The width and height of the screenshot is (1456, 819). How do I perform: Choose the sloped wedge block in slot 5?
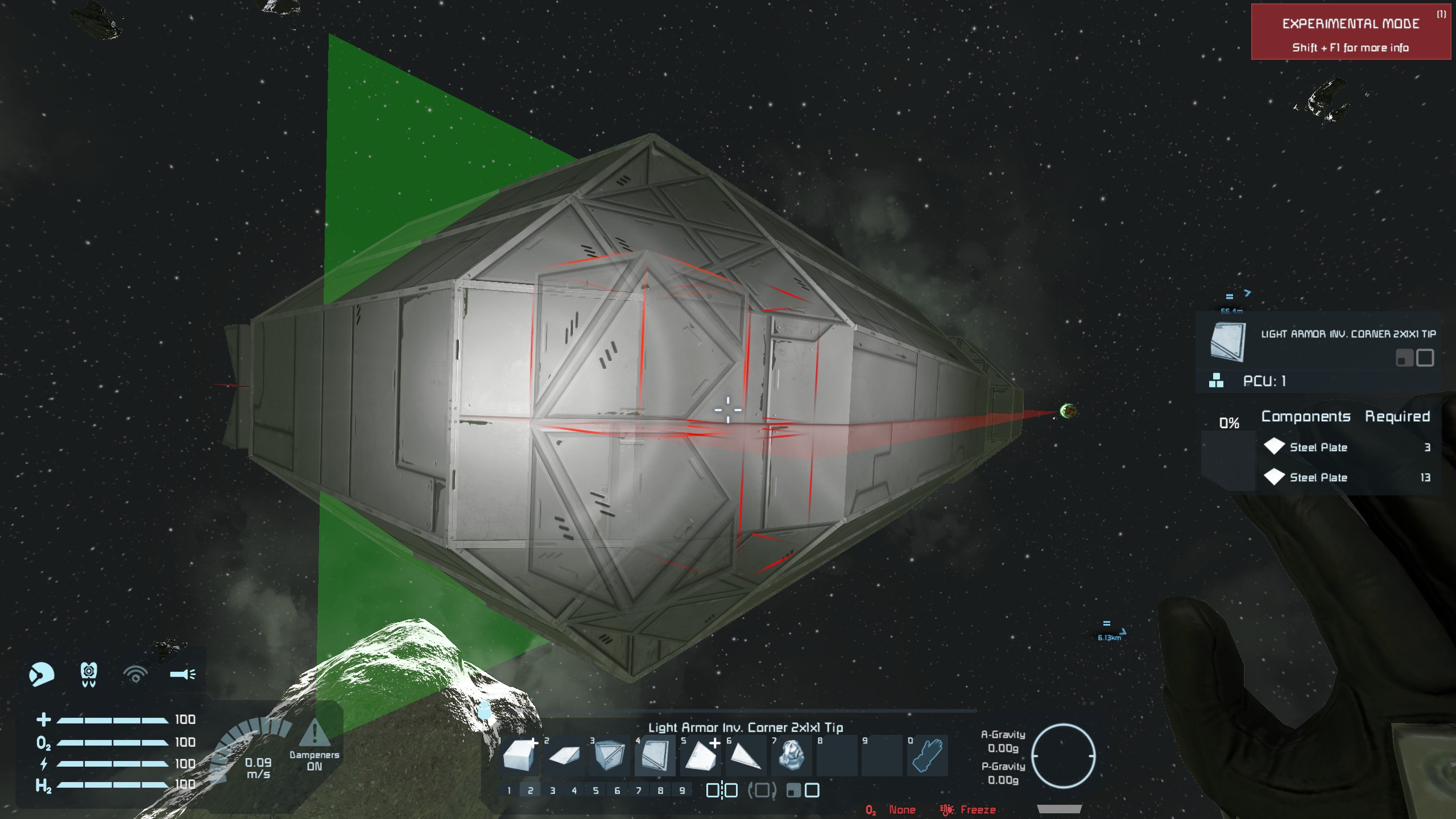pyautogui.click(x=700, y=756)
